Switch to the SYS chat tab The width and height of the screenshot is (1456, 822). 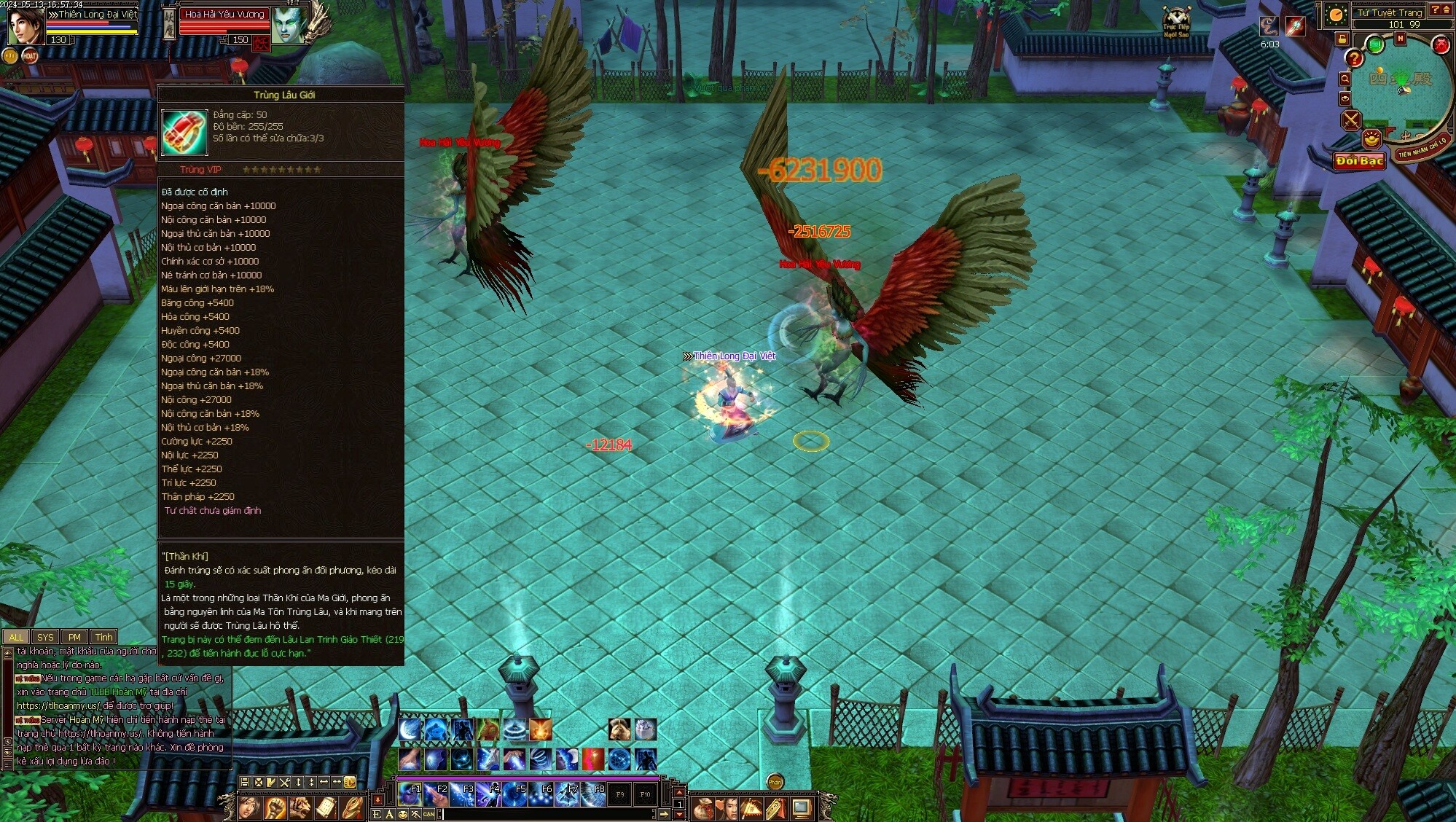pos(45,637)
